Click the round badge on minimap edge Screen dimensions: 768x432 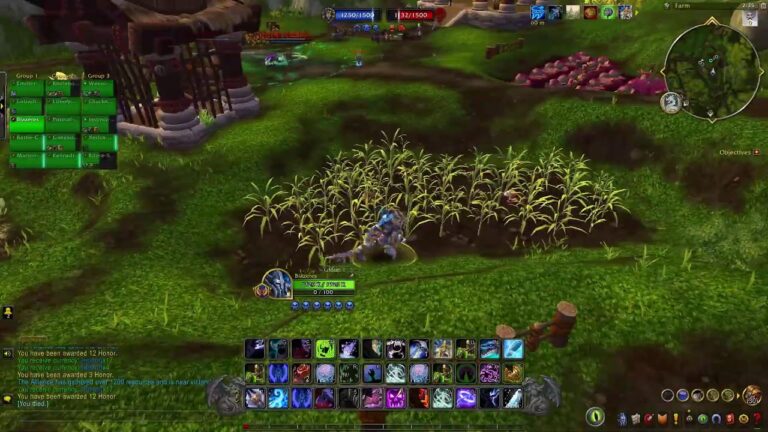(x=671, y=101)
